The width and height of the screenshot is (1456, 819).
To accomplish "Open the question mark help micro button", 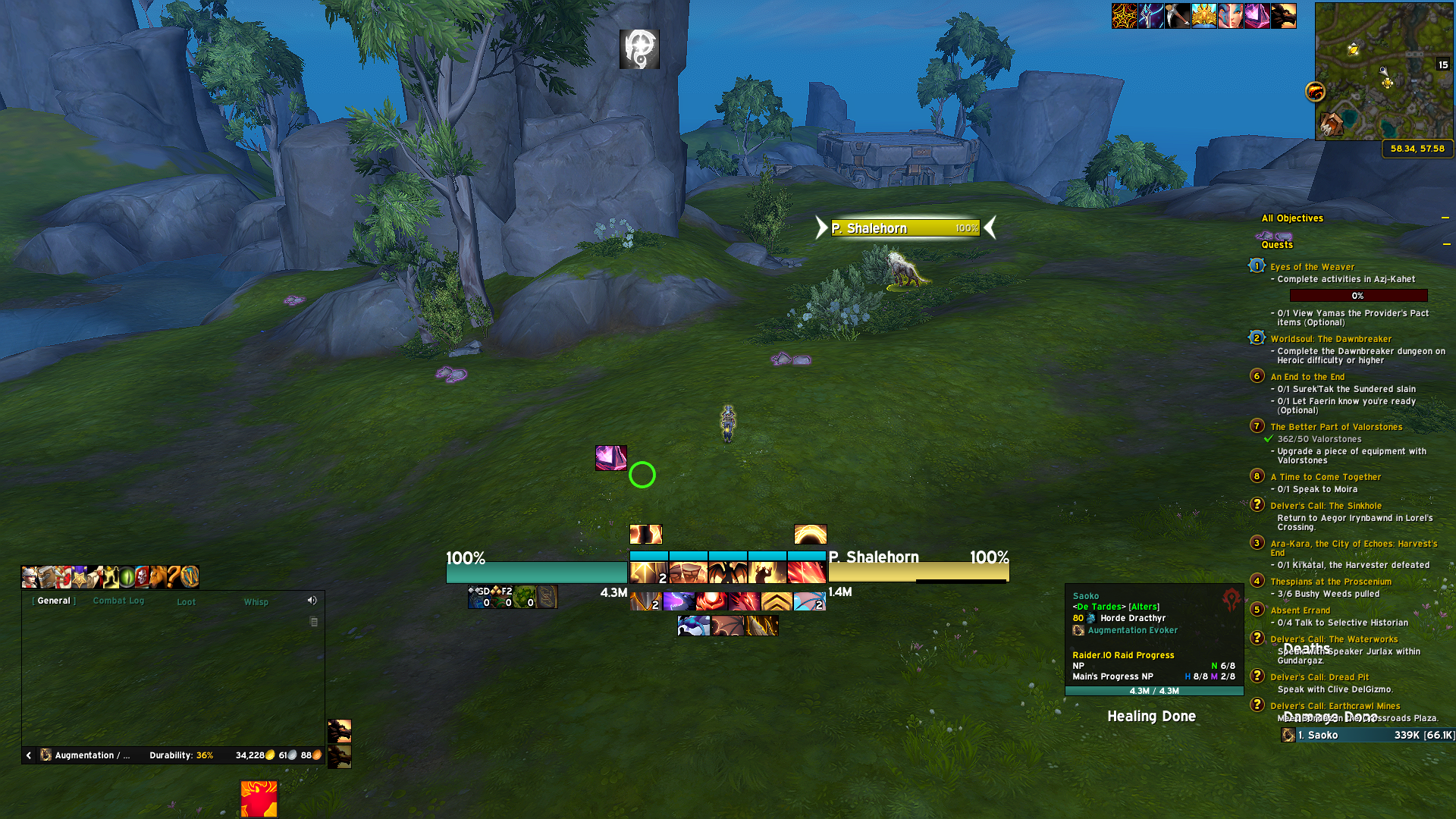I will point(174,577).
